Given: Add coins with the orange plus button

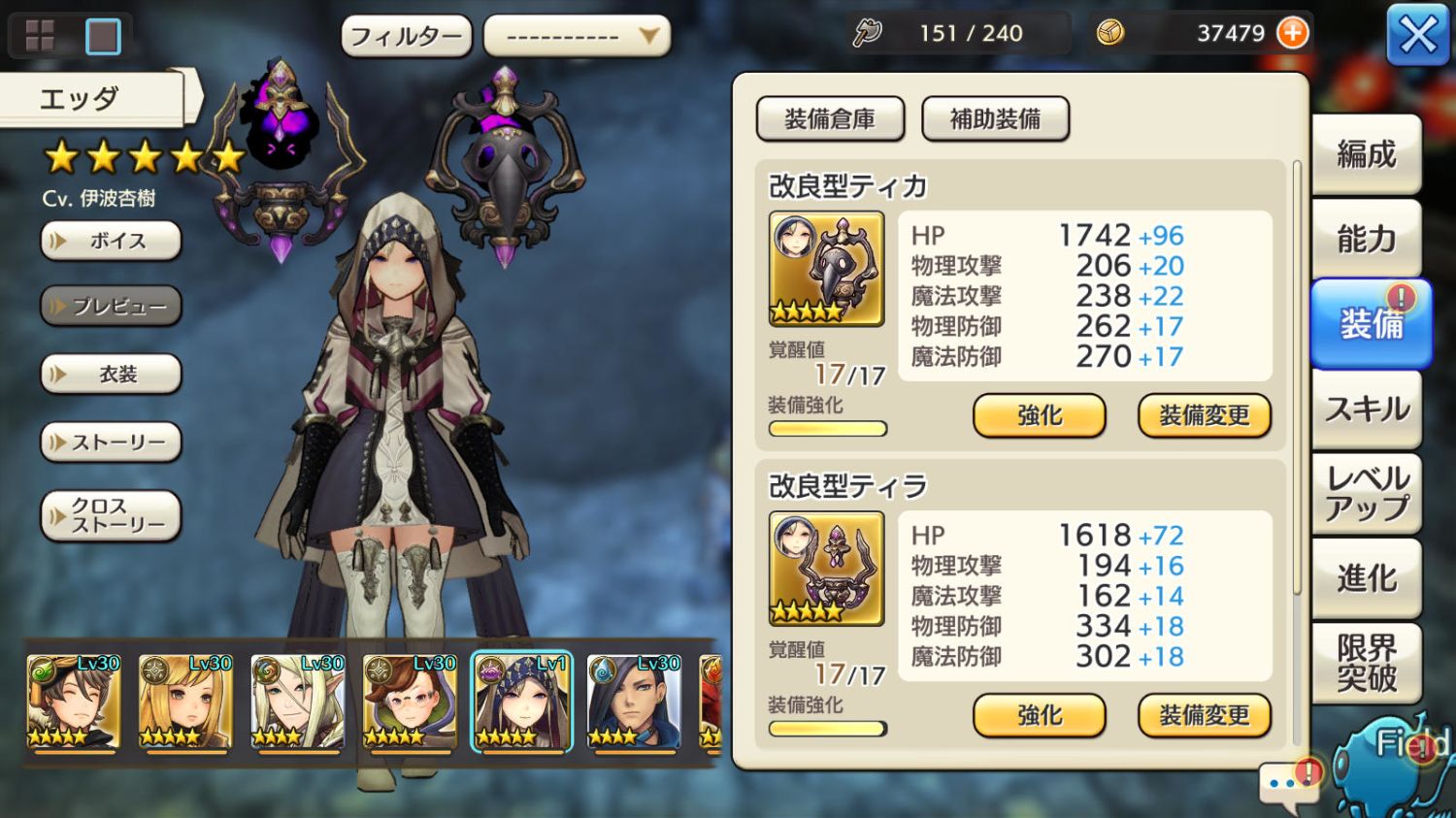Looking at the screenshot, I should point(1292,33).
